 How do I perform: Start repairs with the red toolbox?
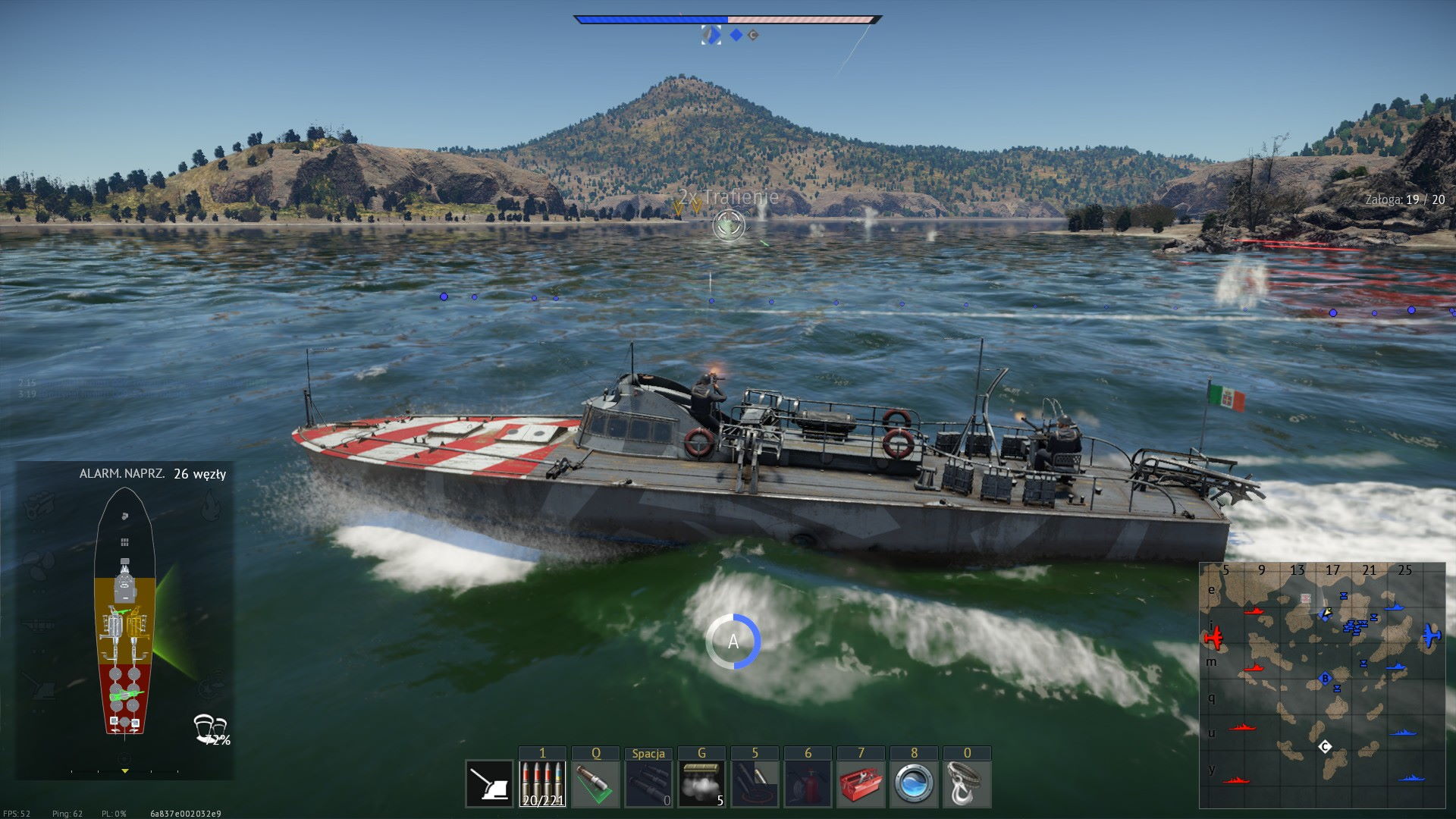861,783
